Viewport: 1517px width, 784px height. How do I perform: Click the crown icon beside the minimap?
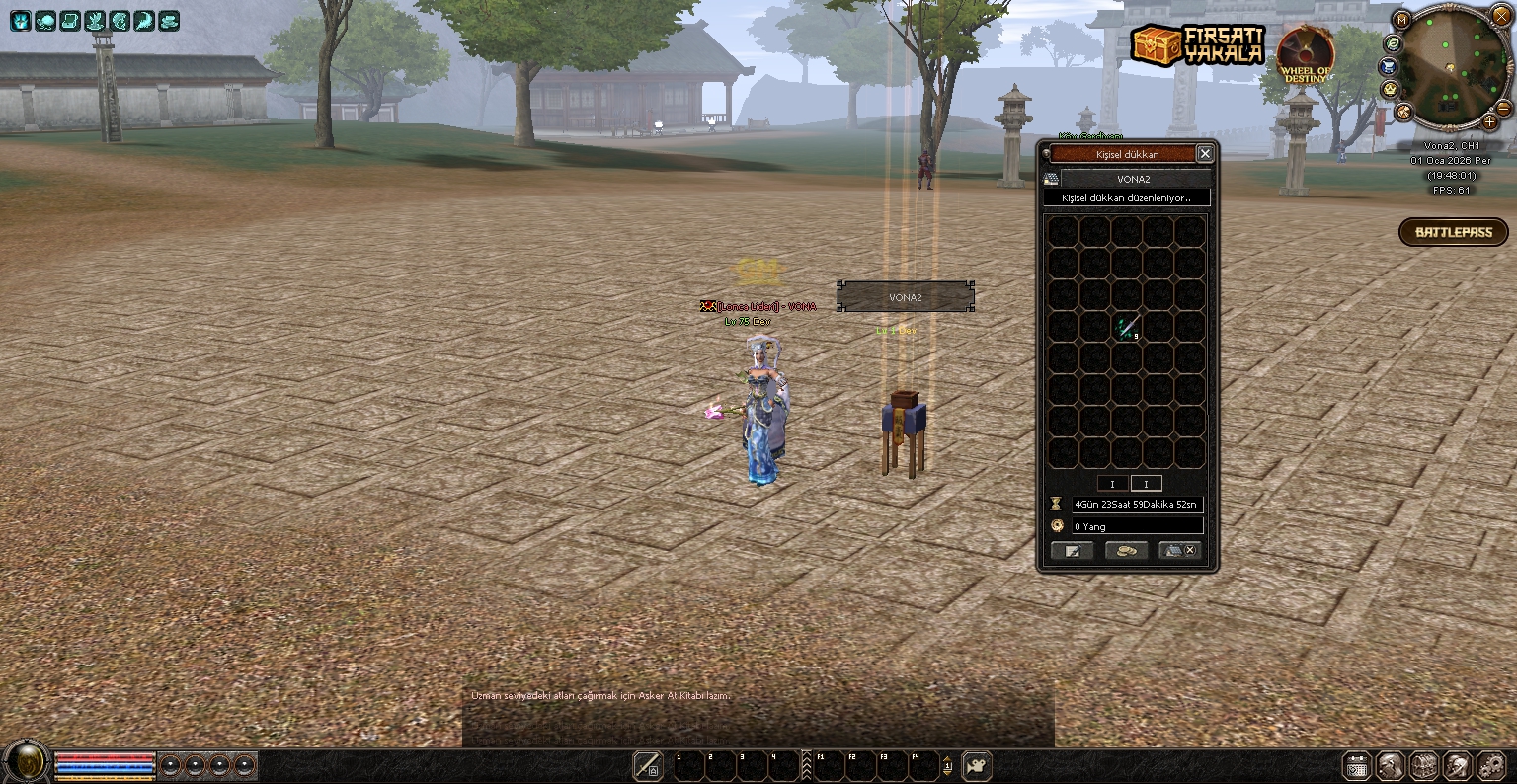(1389, 89)
